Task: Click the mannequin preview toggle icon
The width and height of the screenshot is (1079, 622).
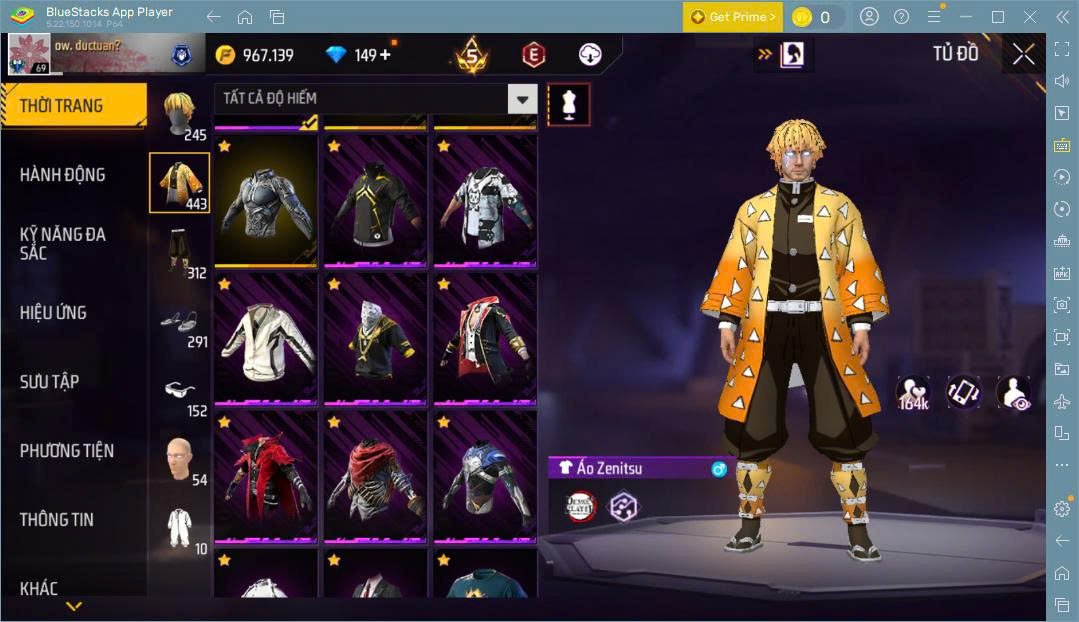Action: [x=568, y=104]
